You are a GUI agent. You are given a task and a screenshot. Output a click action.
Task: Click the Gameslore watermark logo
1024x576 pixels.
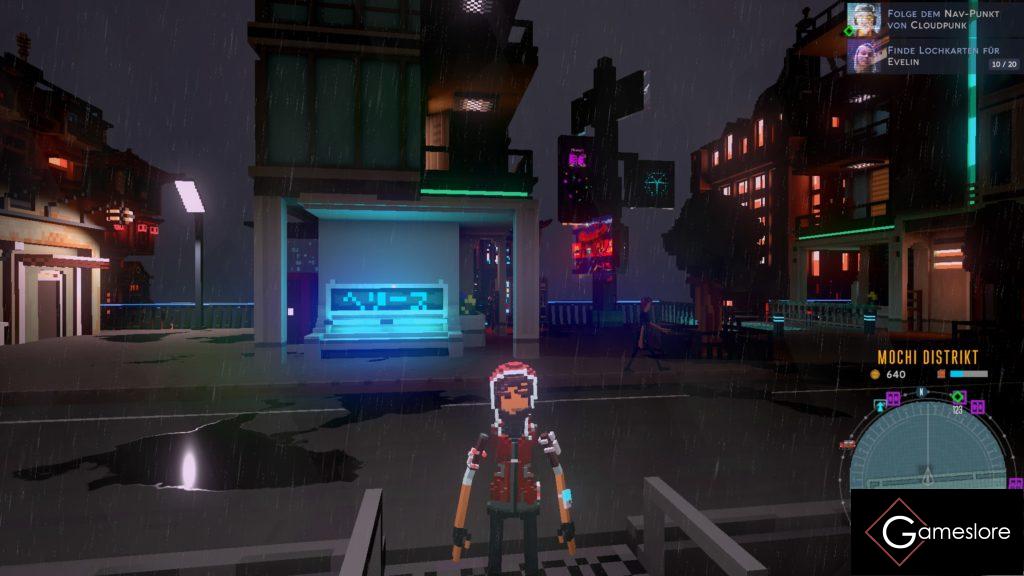(937, 531)
